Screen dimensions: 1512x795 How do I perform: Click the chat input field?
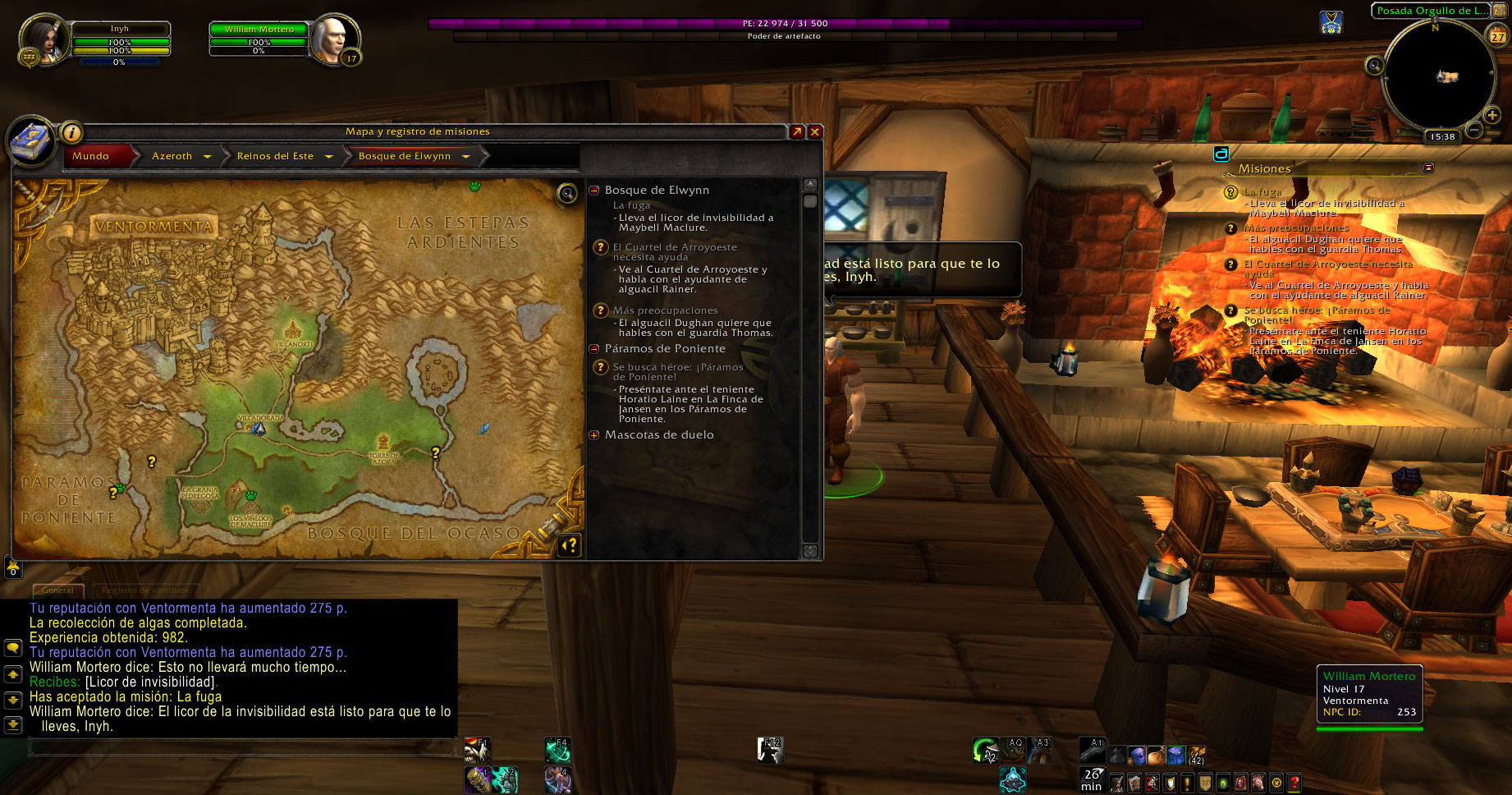242,747
